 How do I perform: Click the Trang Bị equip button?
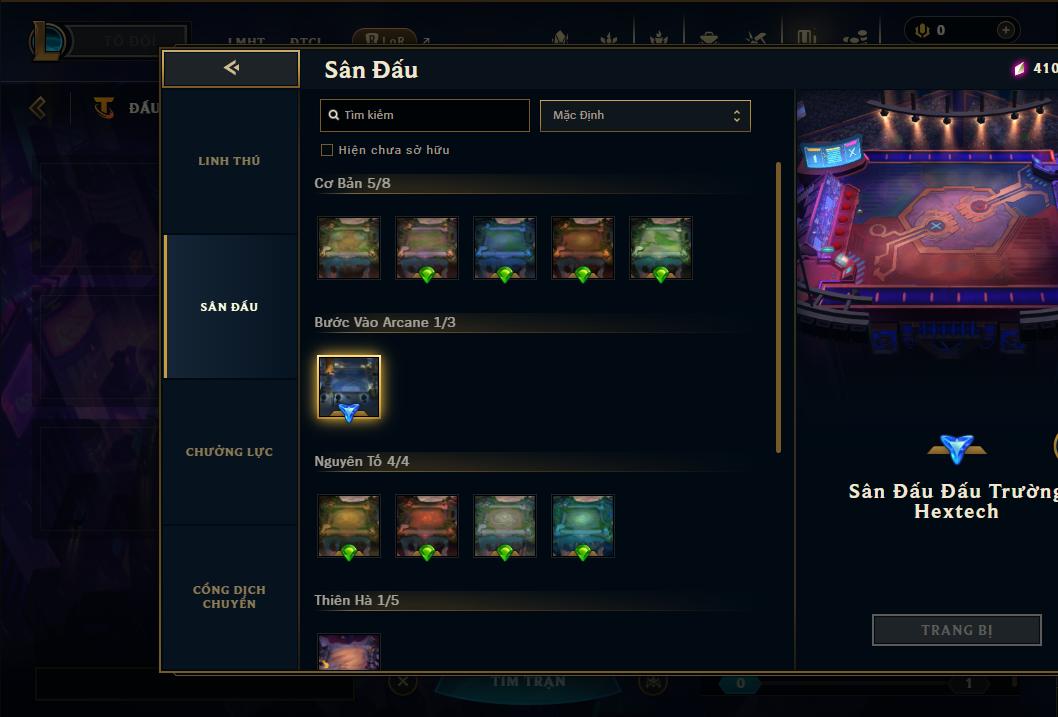(x=956, y=630)
